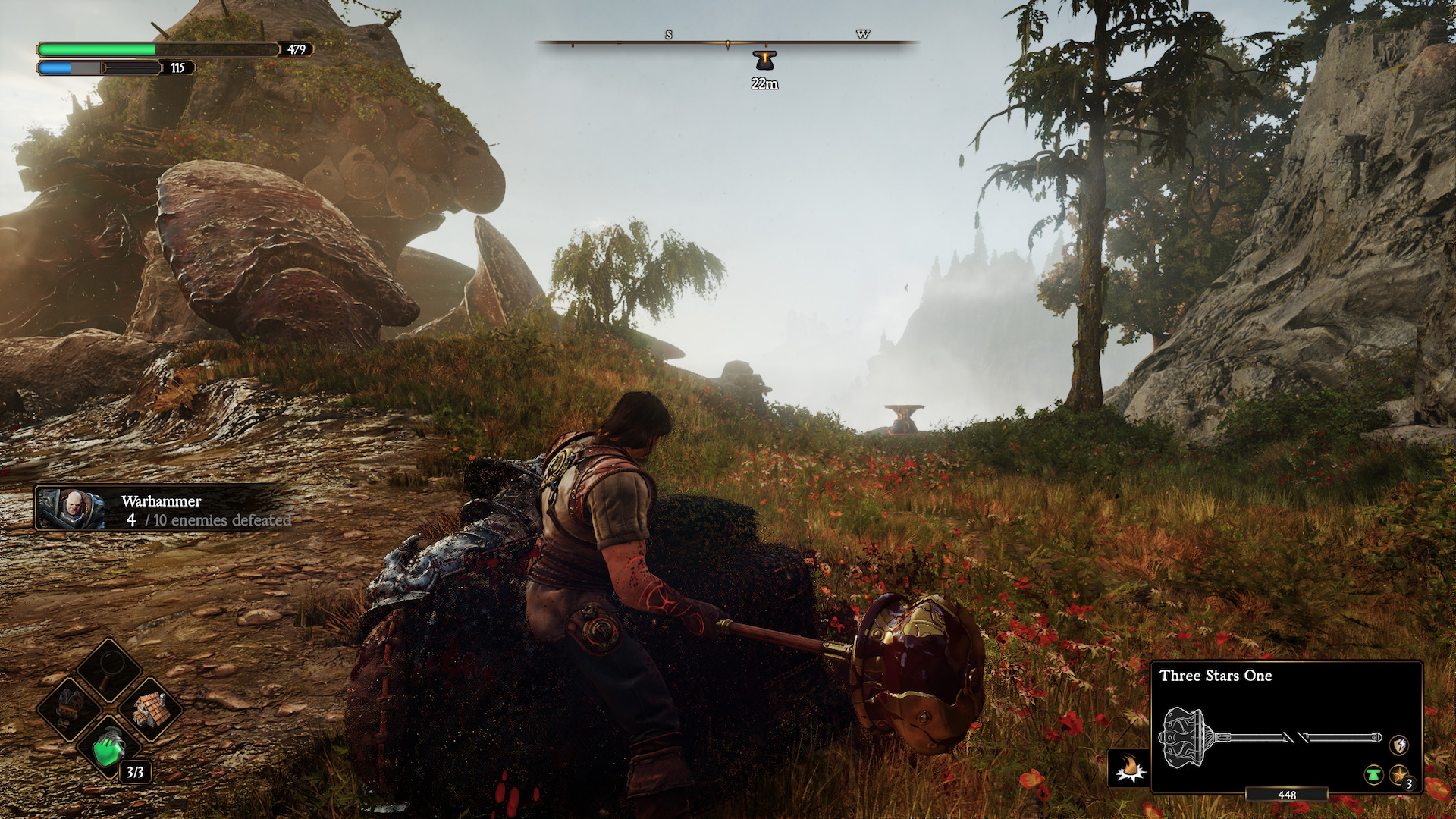Screen dimensions: 1456x819
Task: Select the house icon quick slot
Action: coord(150,709)
